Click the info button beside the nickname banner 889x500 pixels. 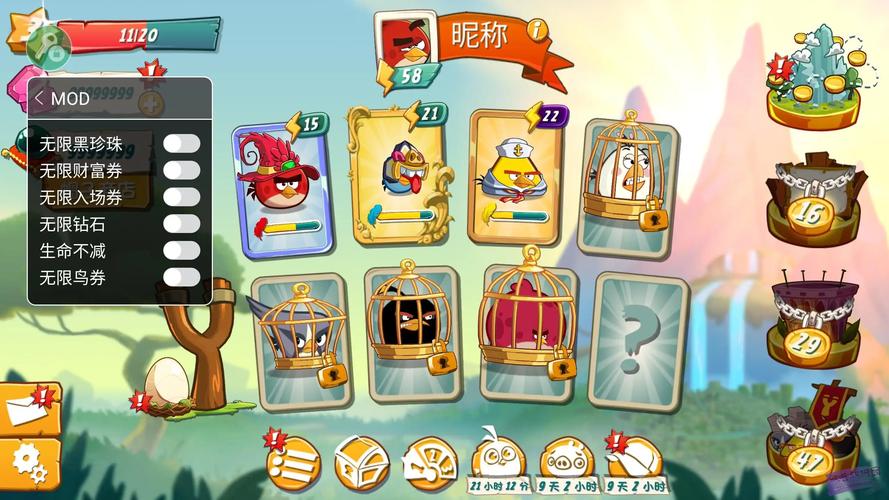(x=539, y=30)
